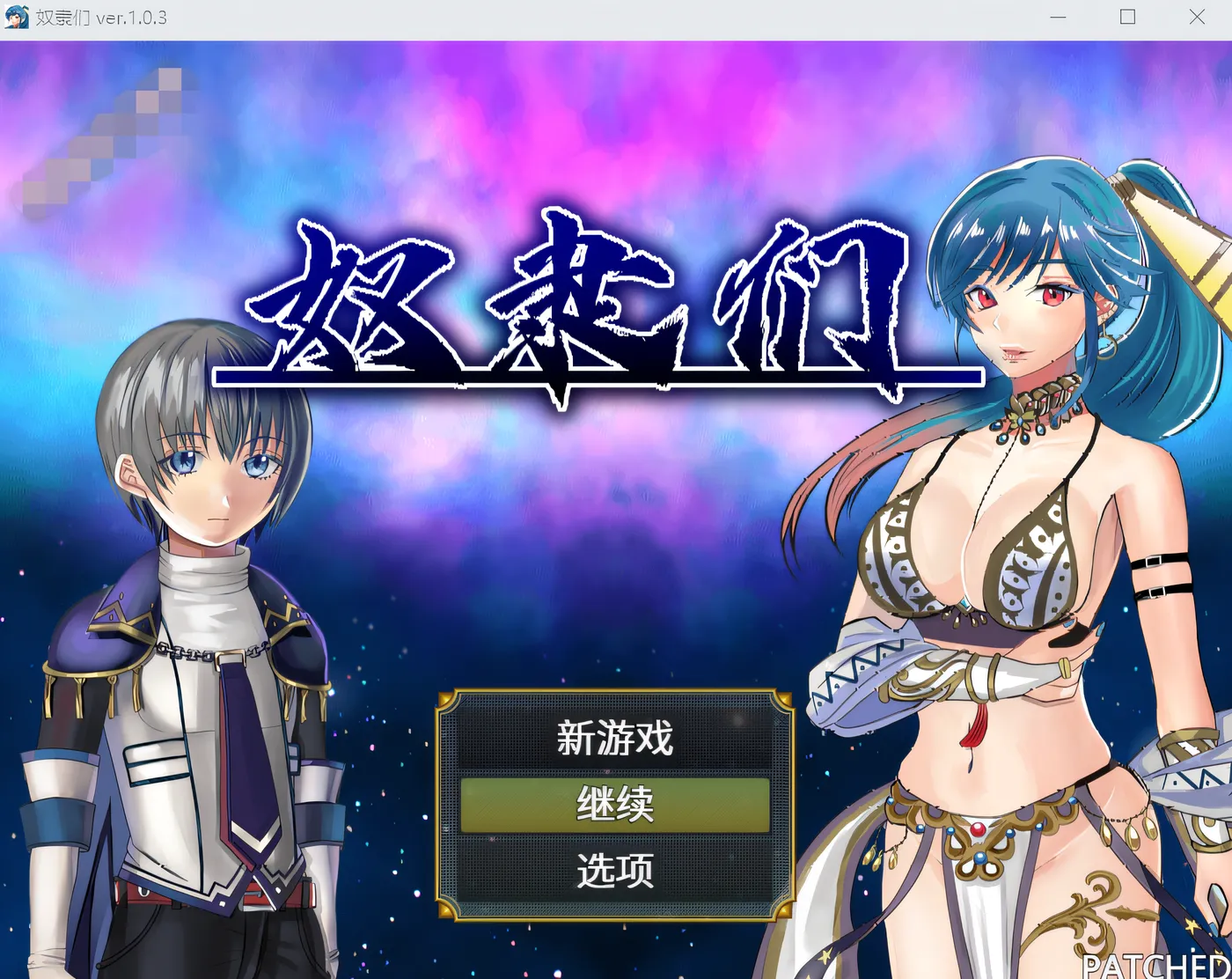Click the X close icon of 奴隶们 window
Viewport: 1232px width, 979px height.
pos(1197,17)
